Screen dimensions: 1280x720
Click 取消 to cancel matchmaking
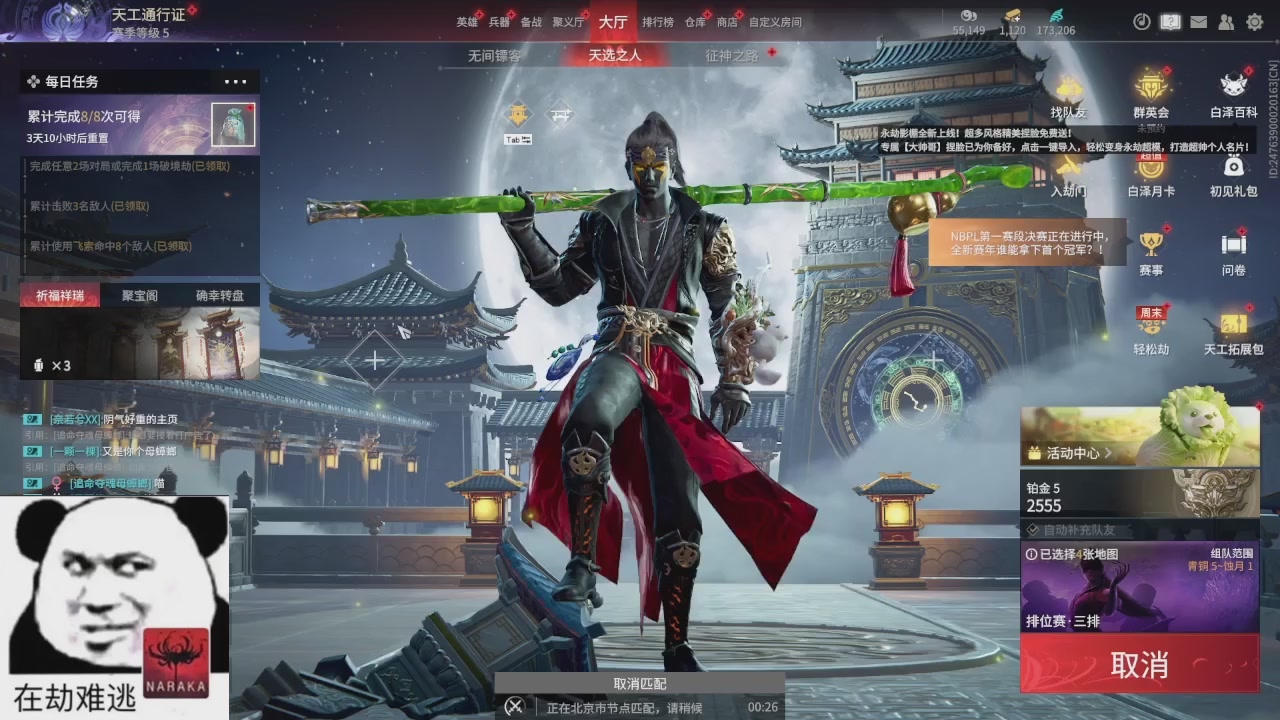[1139, 664]
